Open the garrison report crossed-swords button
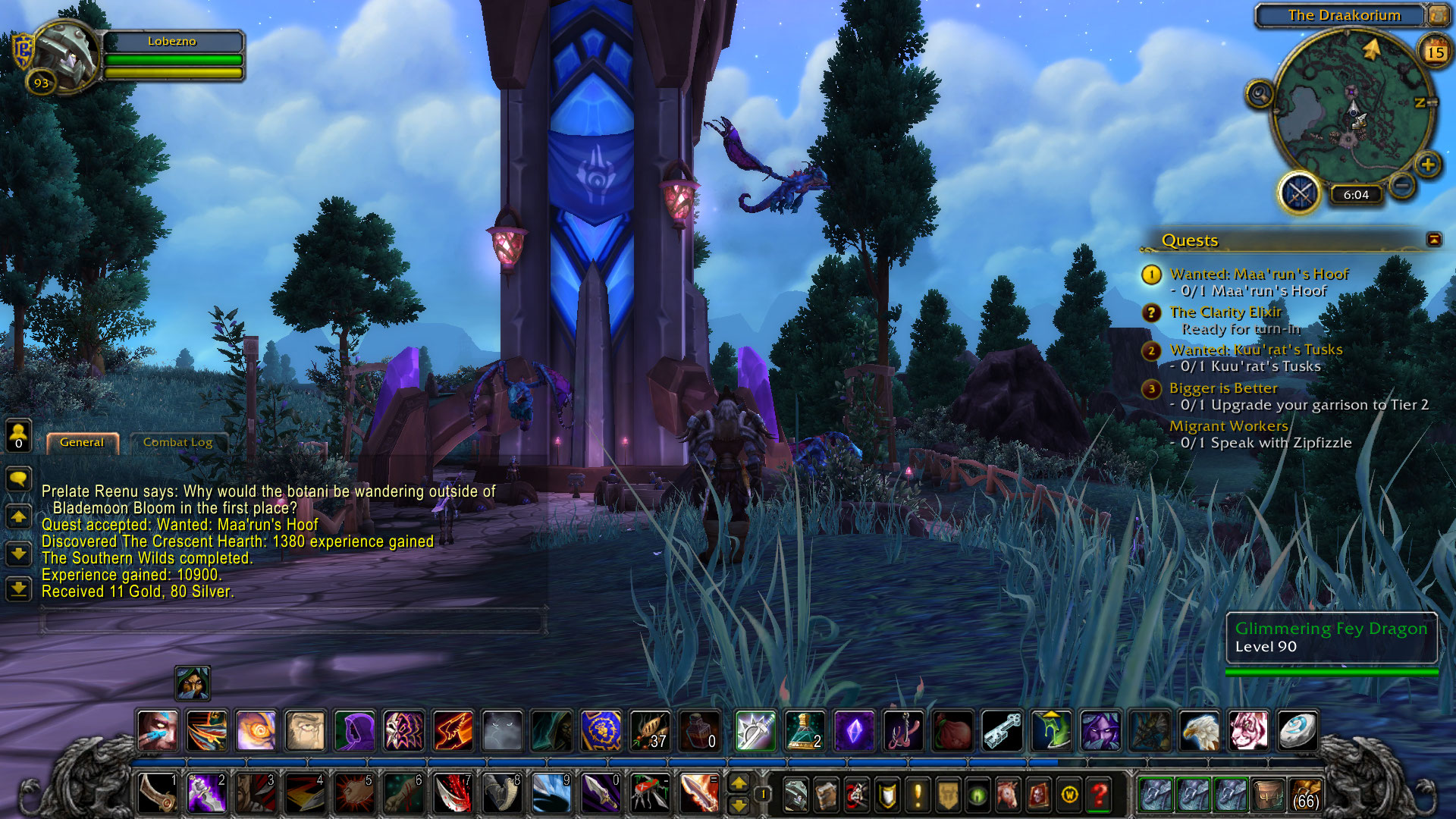 tap(1299, 193)
